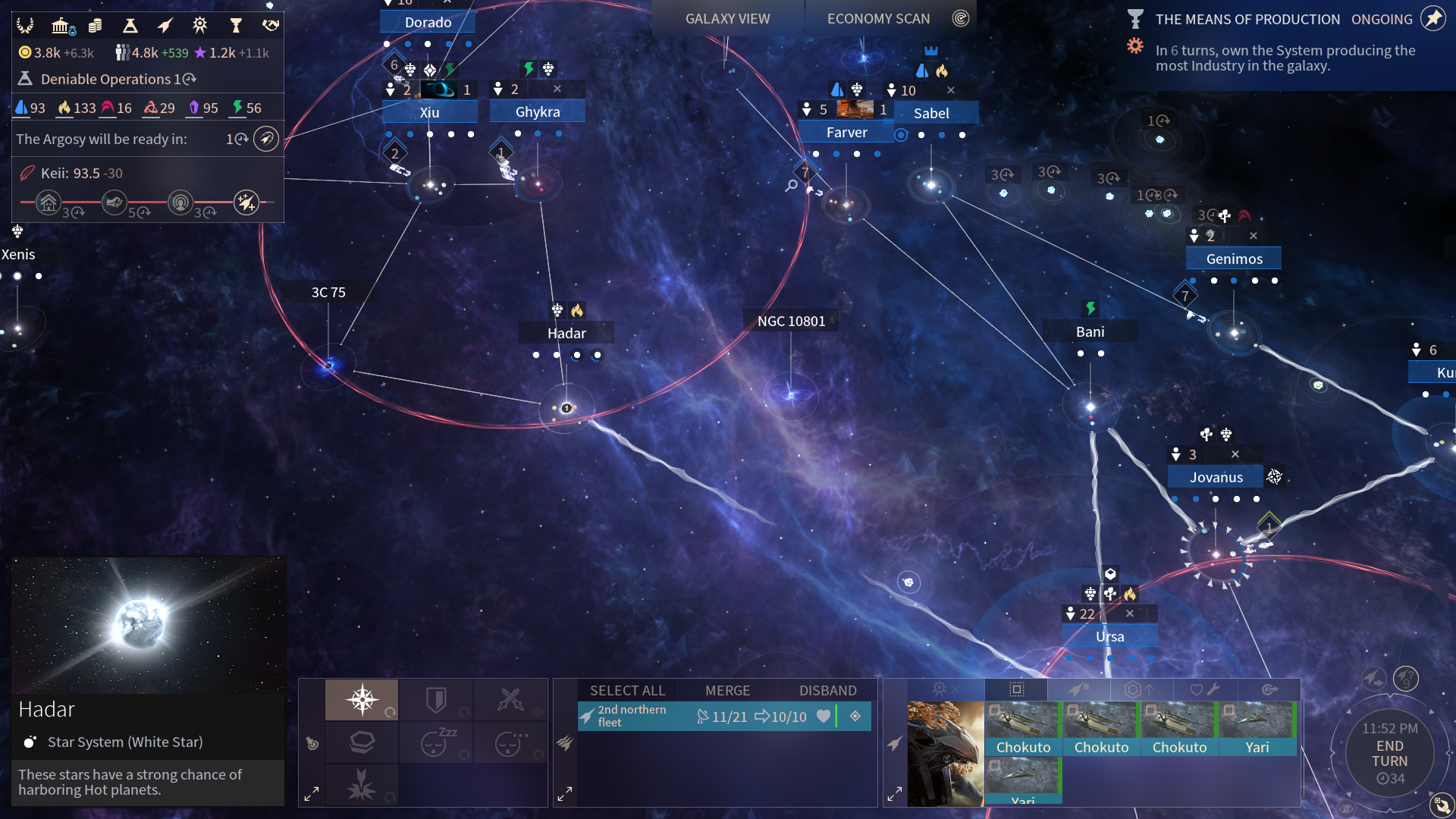Select all fleets in the list
The height and width of the screenshot is (819, 1456).
tap(627, 690)
